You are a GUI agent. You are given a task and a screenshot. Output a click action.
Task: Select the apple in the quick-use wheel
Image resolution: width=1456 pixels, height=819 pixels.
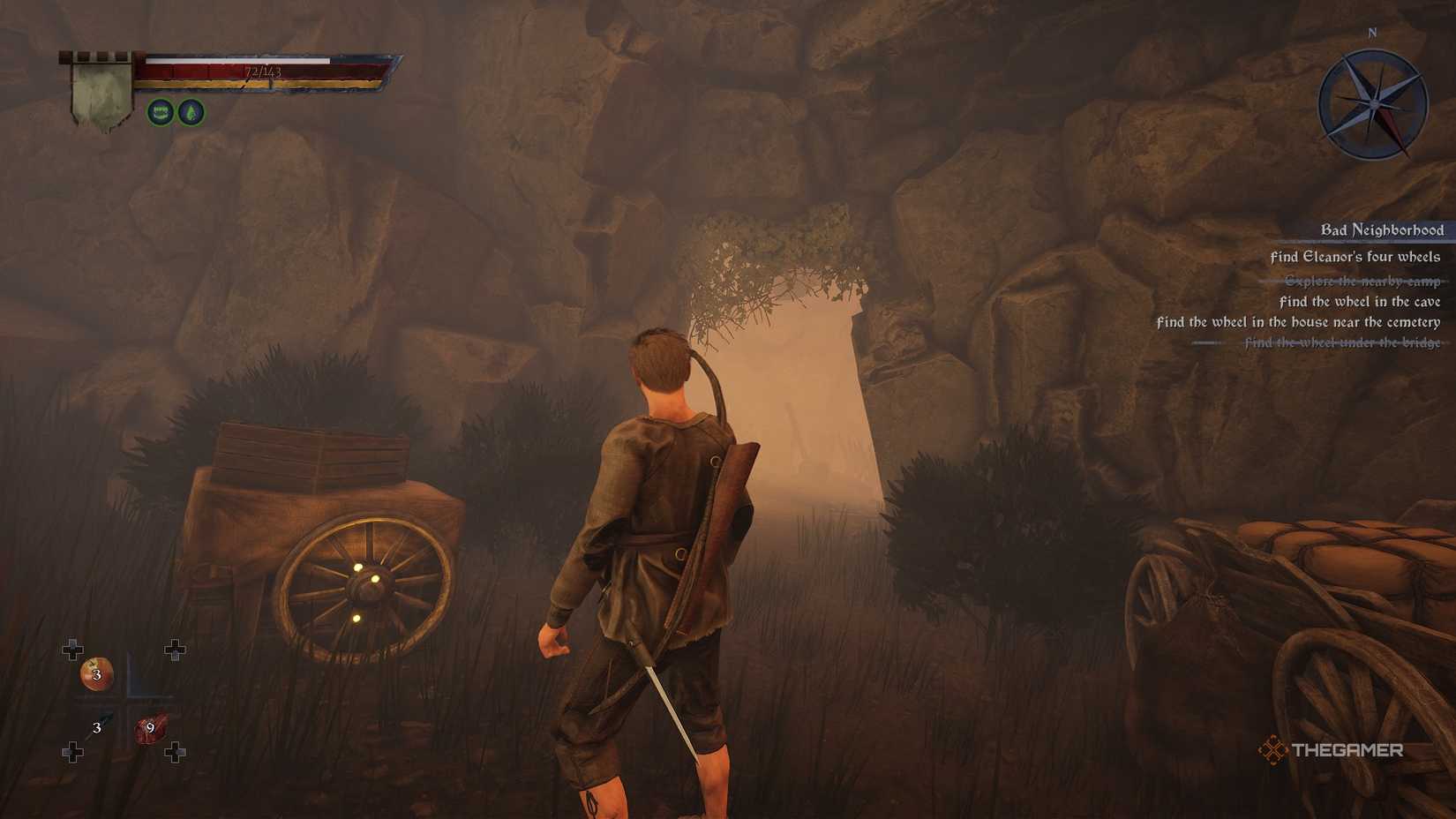tap(95, 672)
